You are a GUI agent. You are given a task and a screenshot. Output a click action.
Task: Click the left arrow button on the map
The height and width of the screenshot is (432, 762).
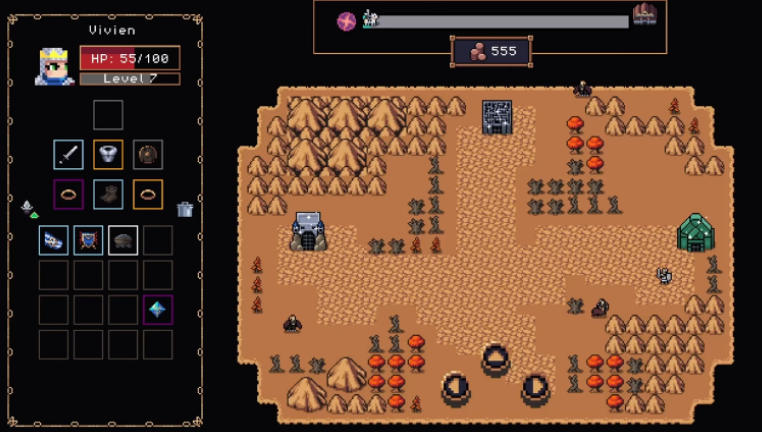(x=456, y=388)
